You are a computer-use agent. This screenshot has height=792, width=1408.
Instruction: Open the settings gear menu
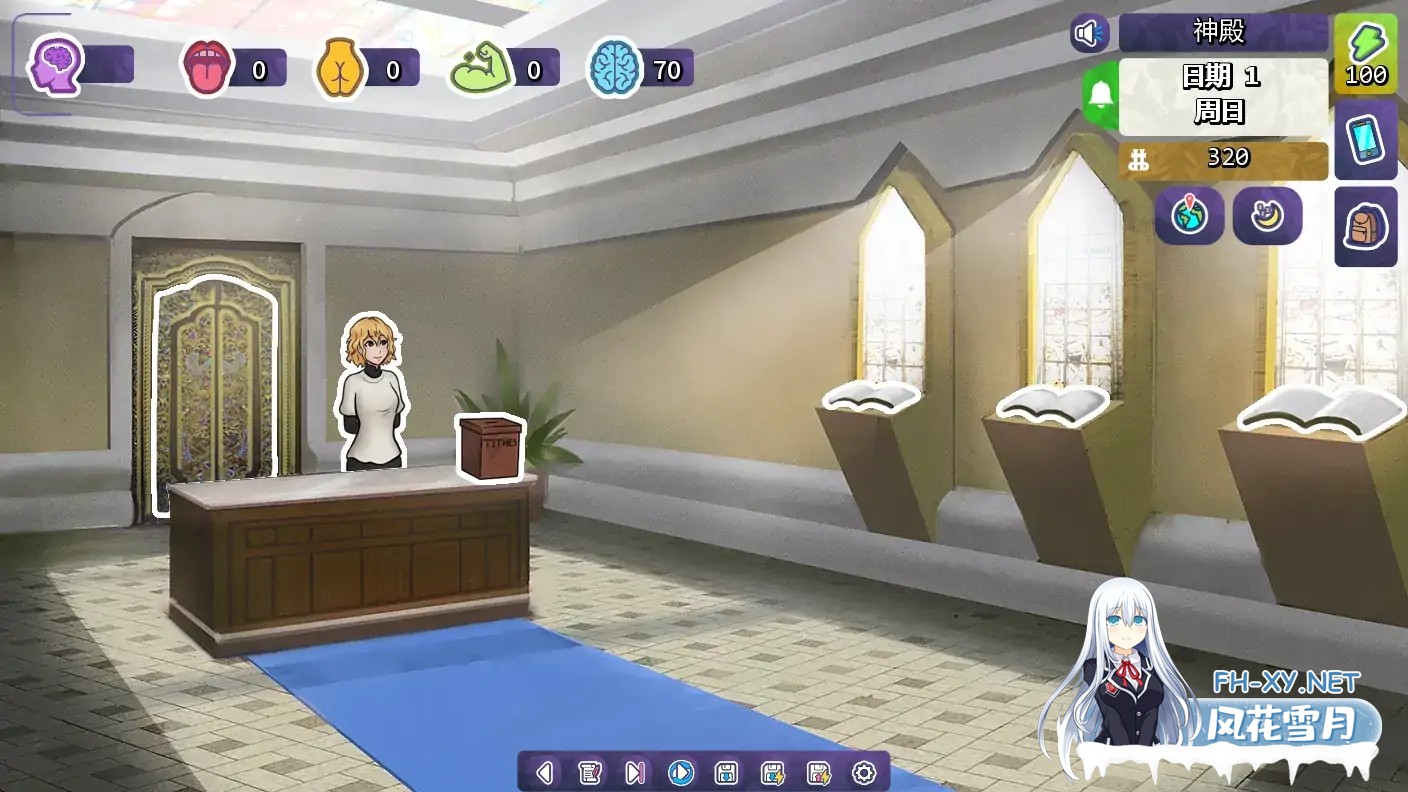pyautogui.click(x=864, y=771)
